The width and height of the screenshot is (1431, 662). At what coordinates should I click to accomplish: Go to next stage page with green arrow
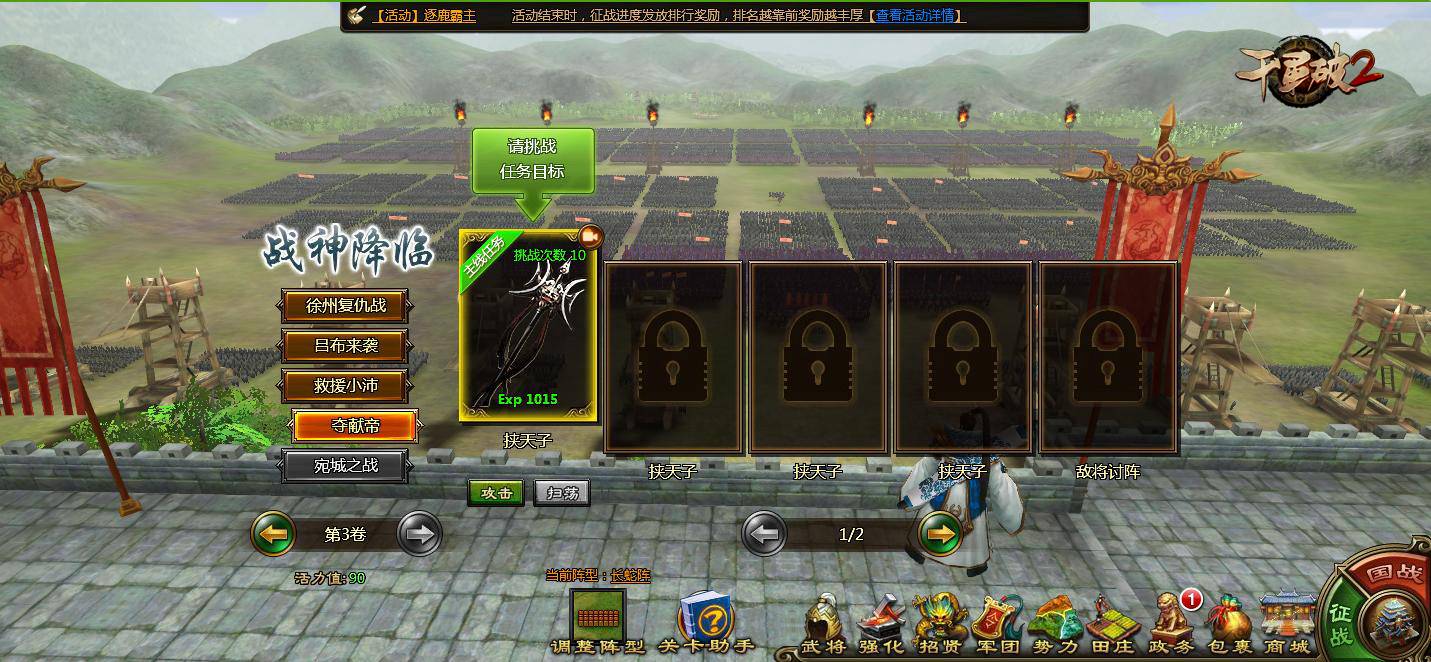coord(939,534)
